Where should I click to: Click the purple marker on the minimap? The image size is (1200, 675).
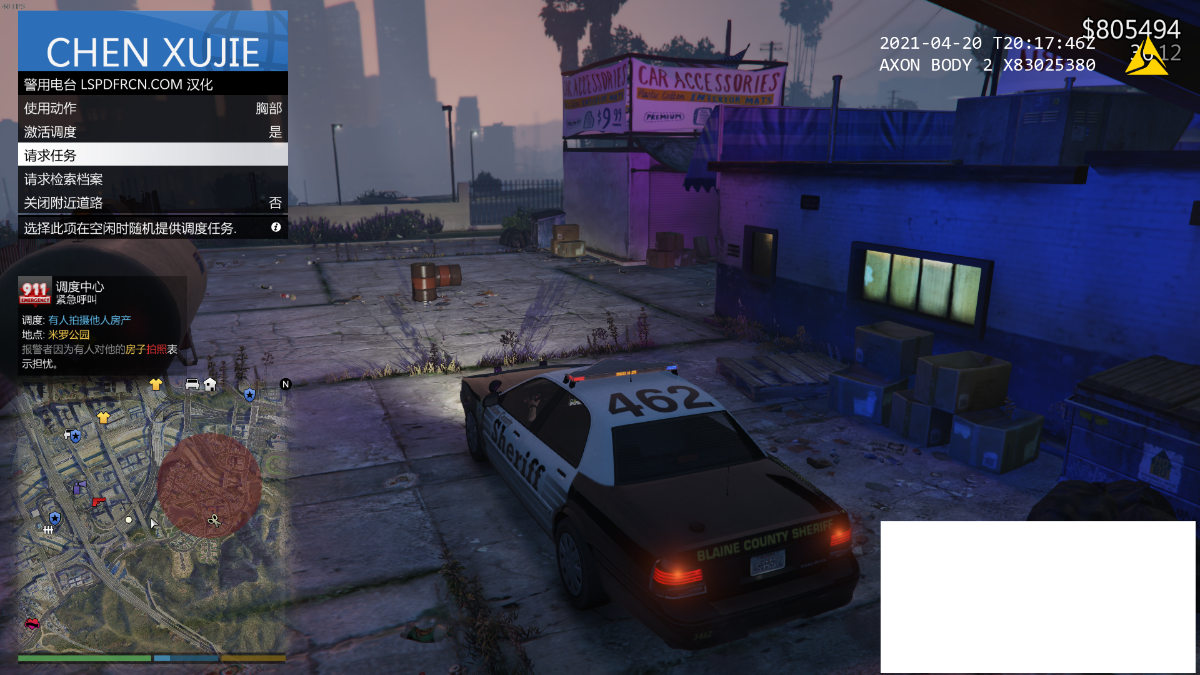(x=79, y=487)
